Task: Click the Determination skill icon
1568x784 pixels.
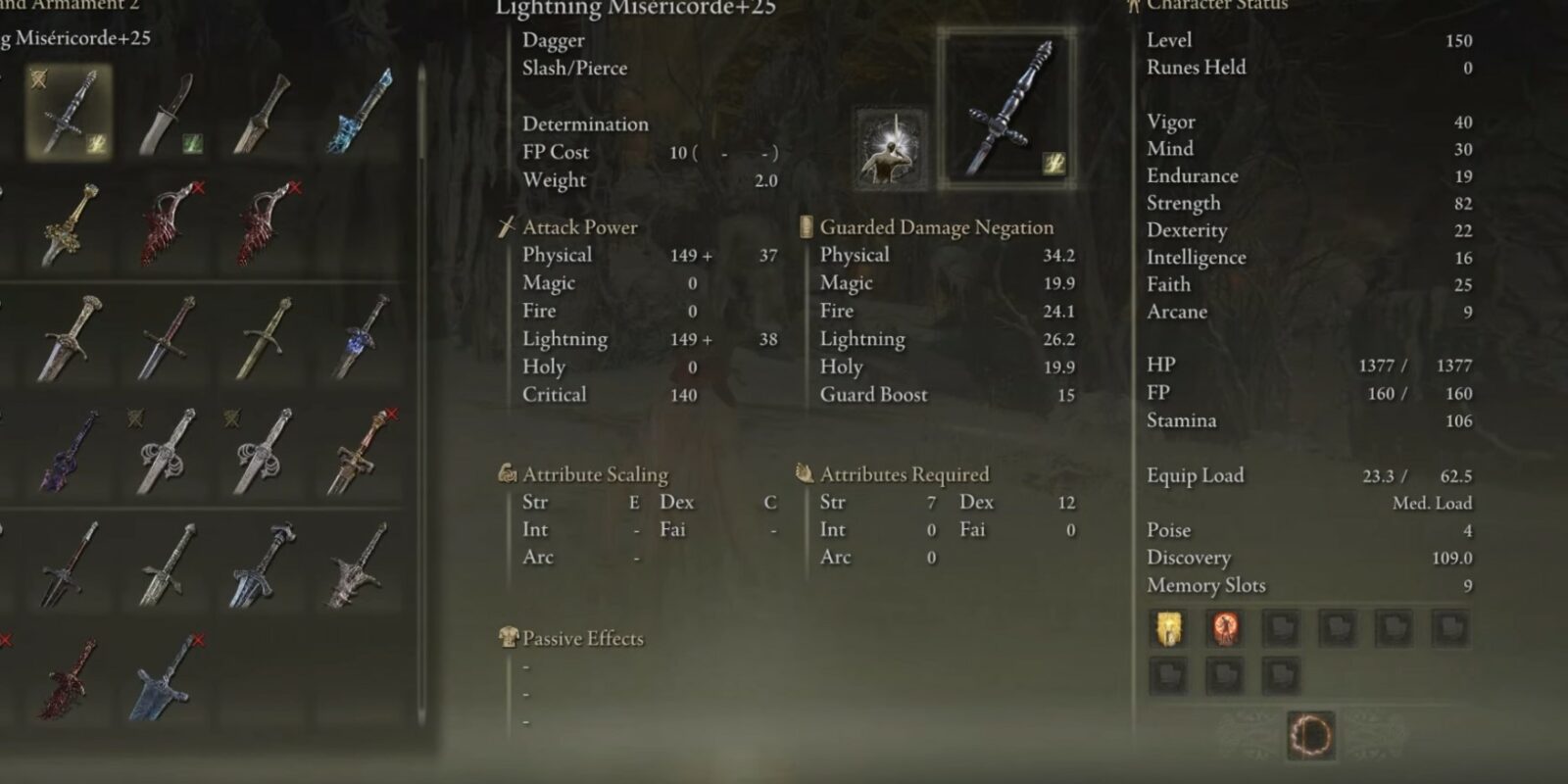Action: tap(891, 148)
